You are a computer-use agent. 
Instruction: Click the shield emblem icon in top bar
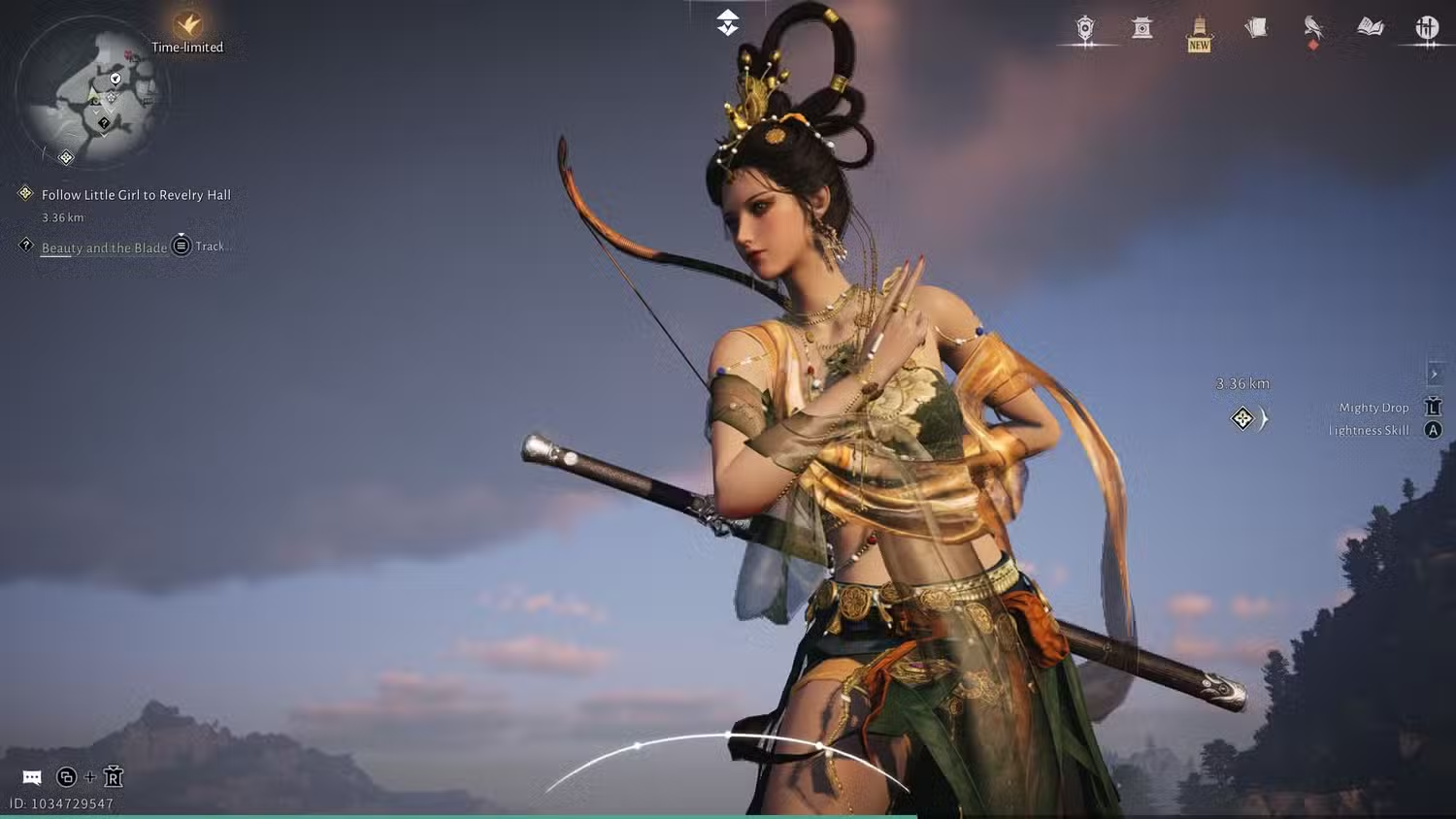pos(1085,28)
